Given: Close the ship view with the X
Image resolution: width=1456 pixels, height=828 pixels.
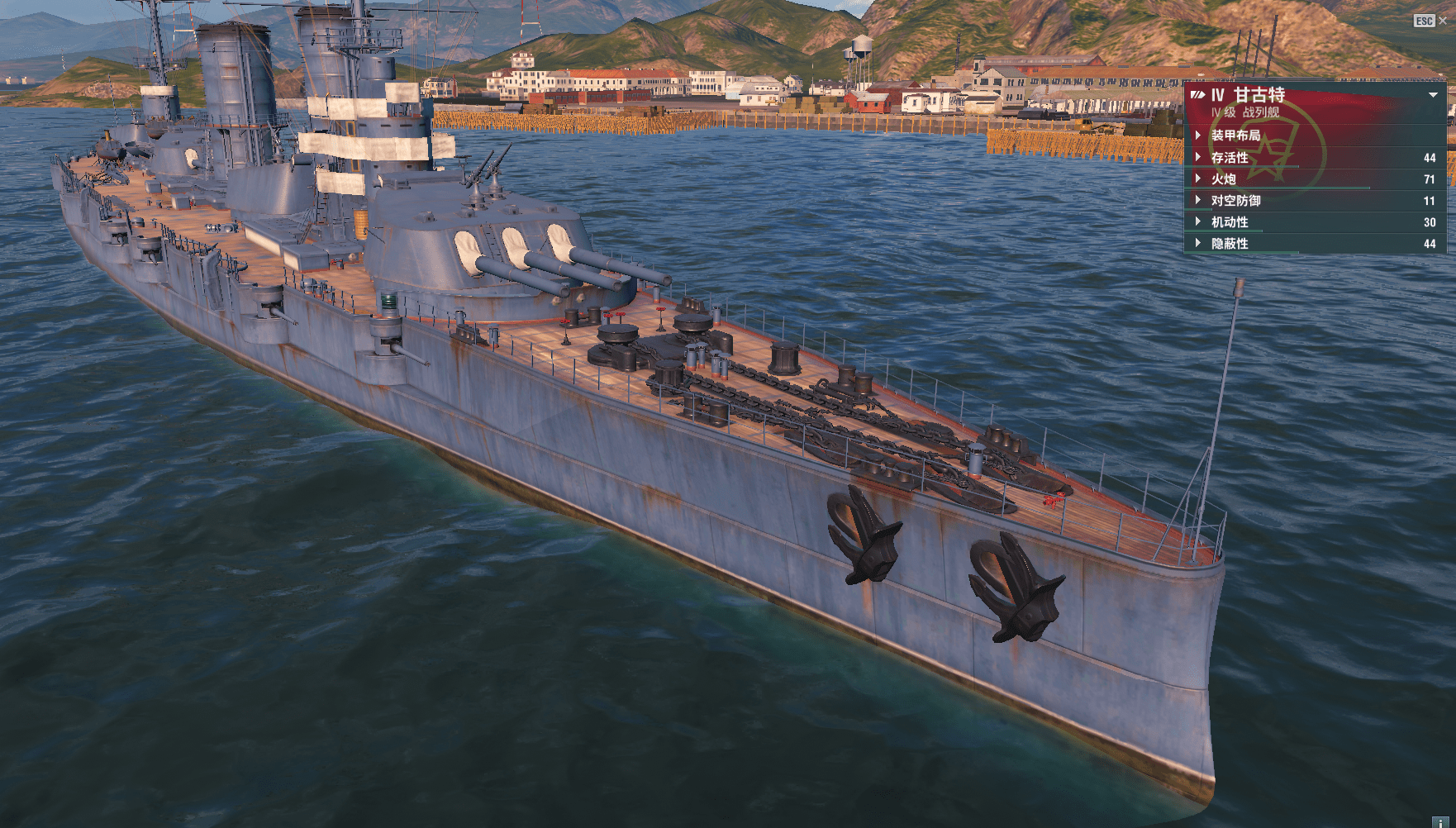Looking at the screenshot, I should pos(1443,21).
